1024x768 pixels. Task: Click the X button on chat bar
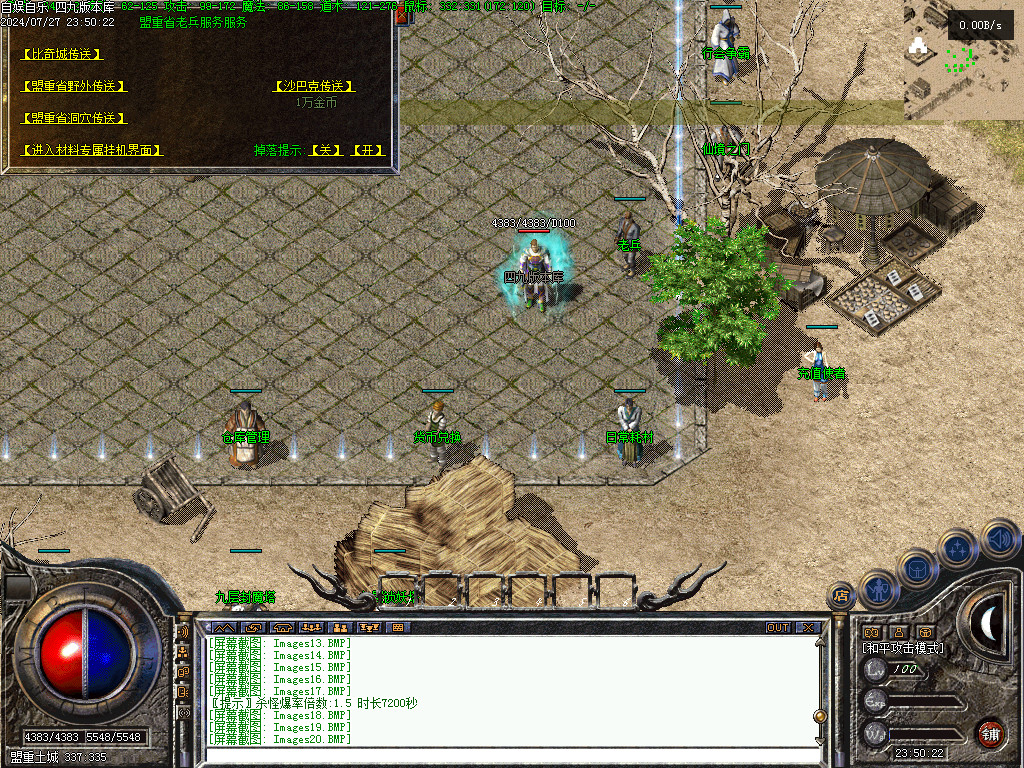point(808,628)
